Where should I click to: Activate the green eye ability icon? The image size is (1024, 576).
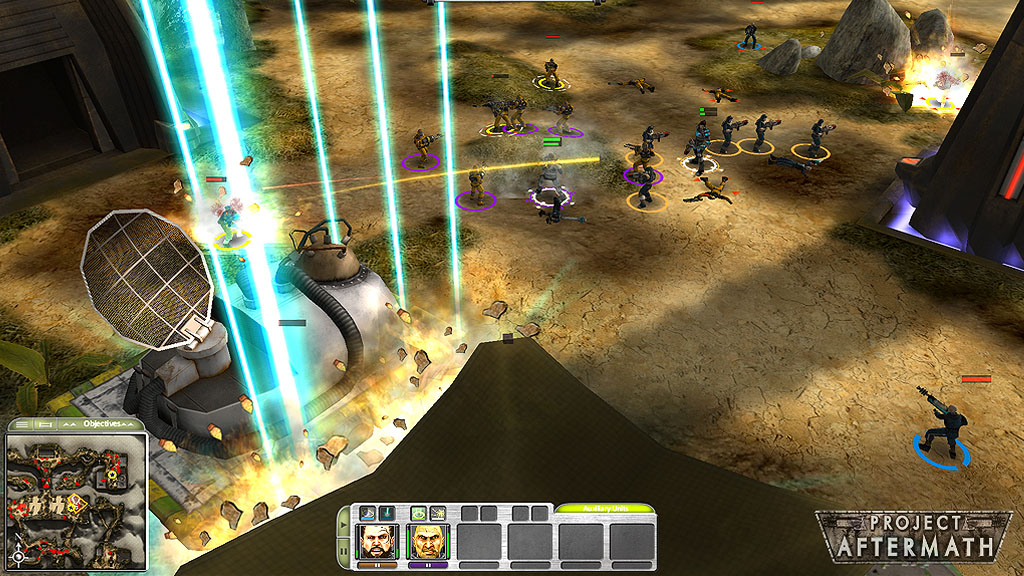[418, 513]
